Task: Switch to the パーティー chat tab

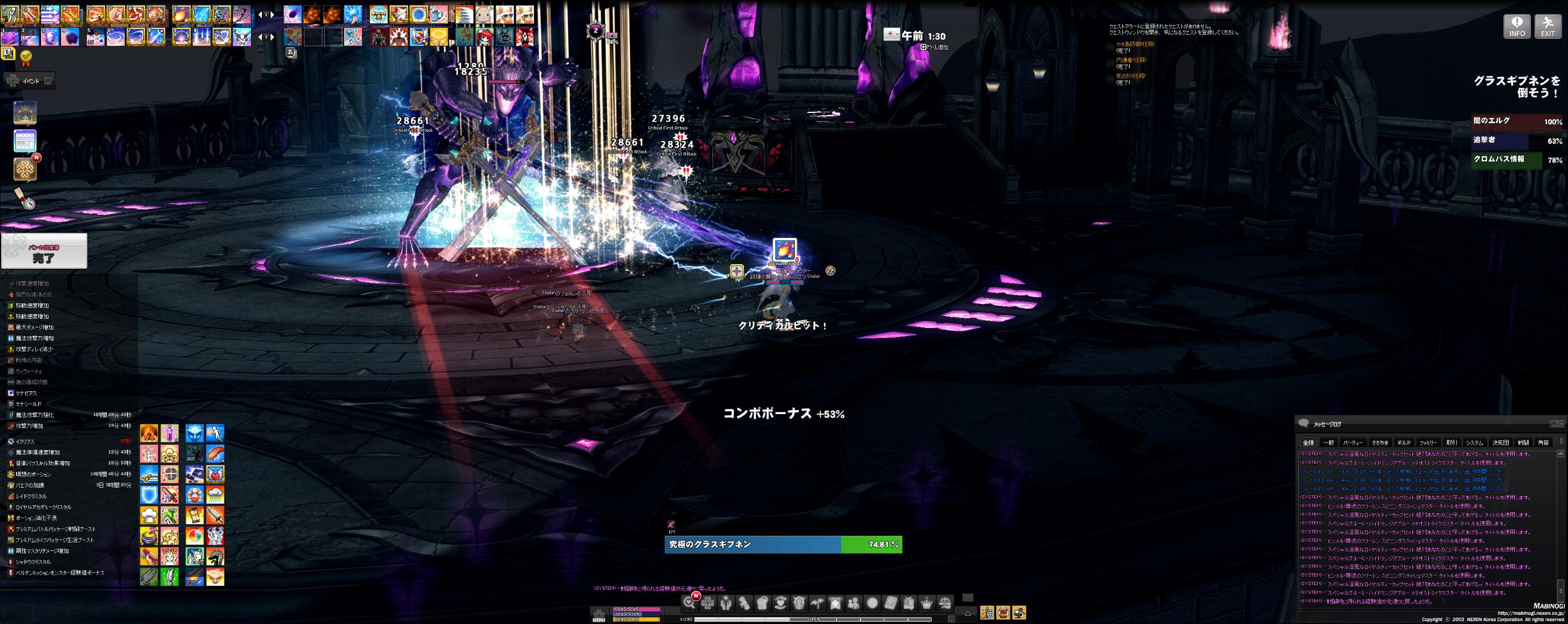Action: pos(1353,443)
